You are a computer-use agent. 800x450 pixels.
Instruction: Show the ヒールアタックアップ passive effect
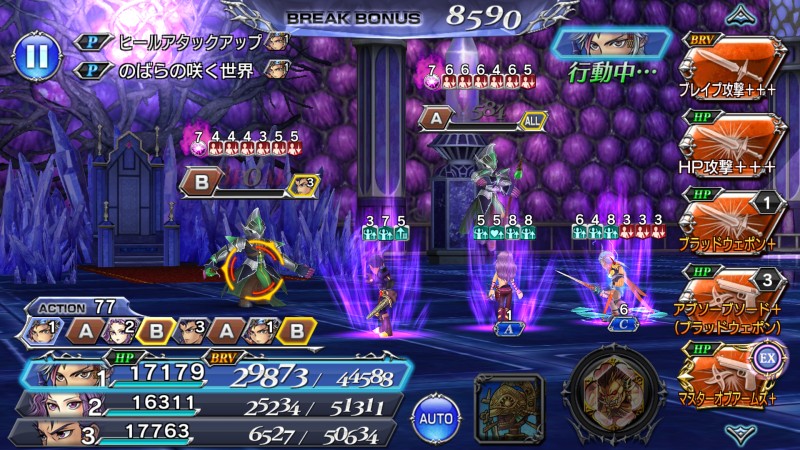point(185,42)
